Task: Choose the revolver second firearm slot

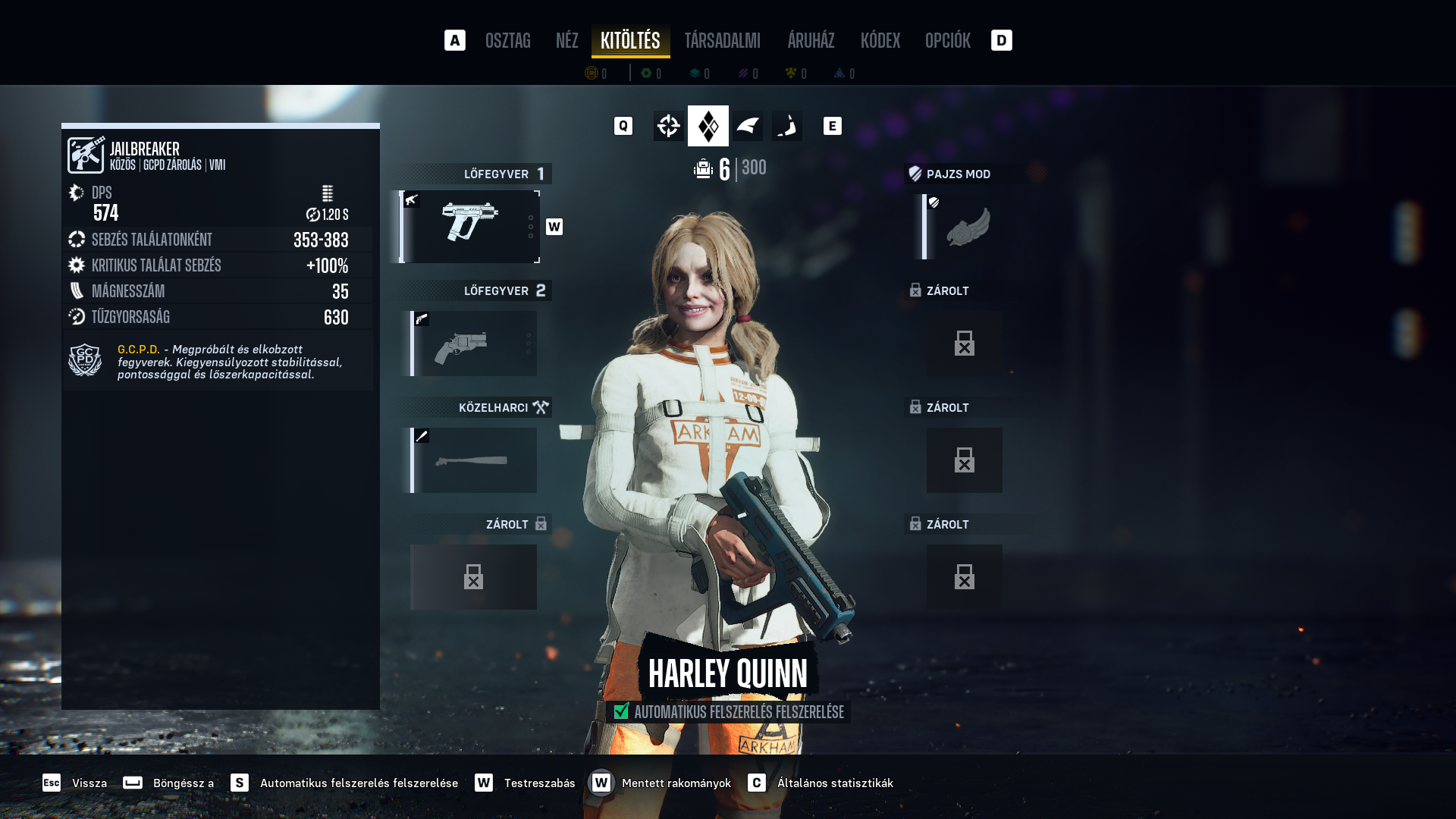Action: click(x=474, y=344)
